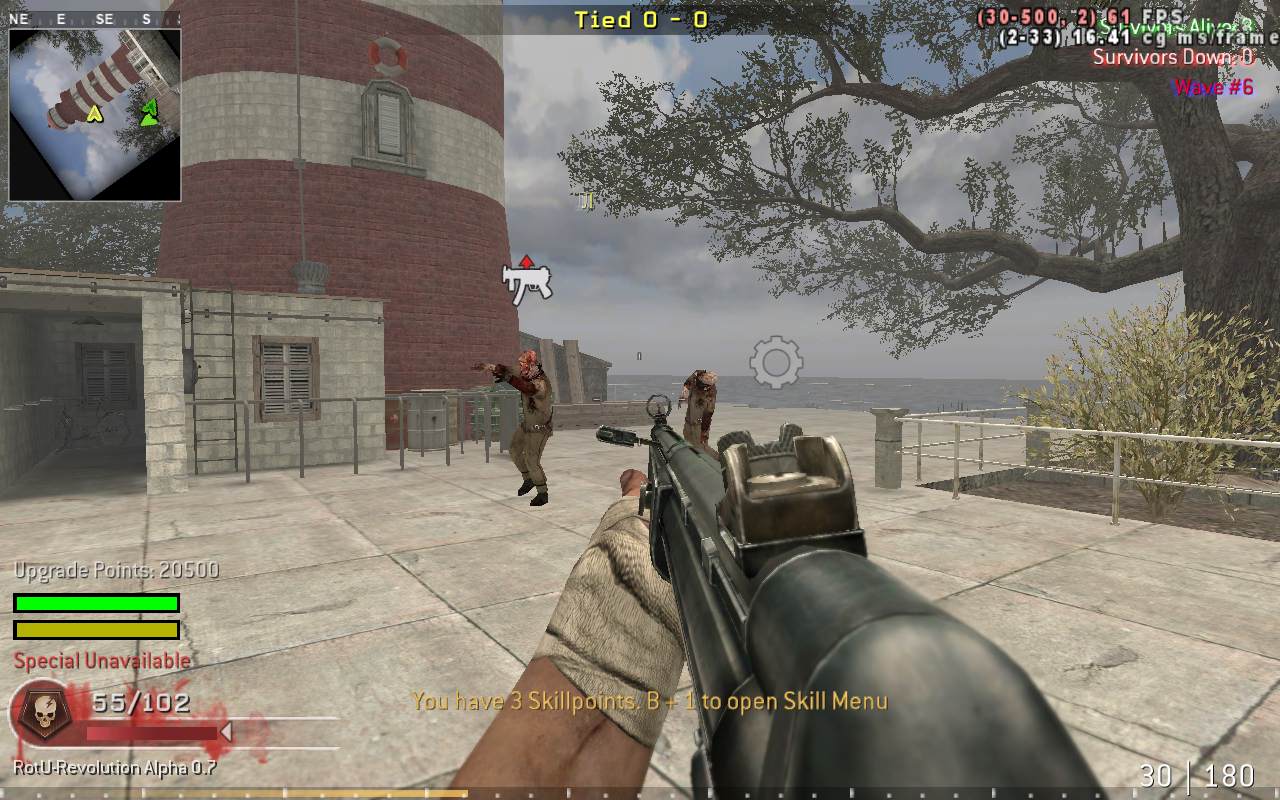This screenshot has width=1280, height=800.
Task: Toggle the yellow stamina bar
Action: (95, 630)
